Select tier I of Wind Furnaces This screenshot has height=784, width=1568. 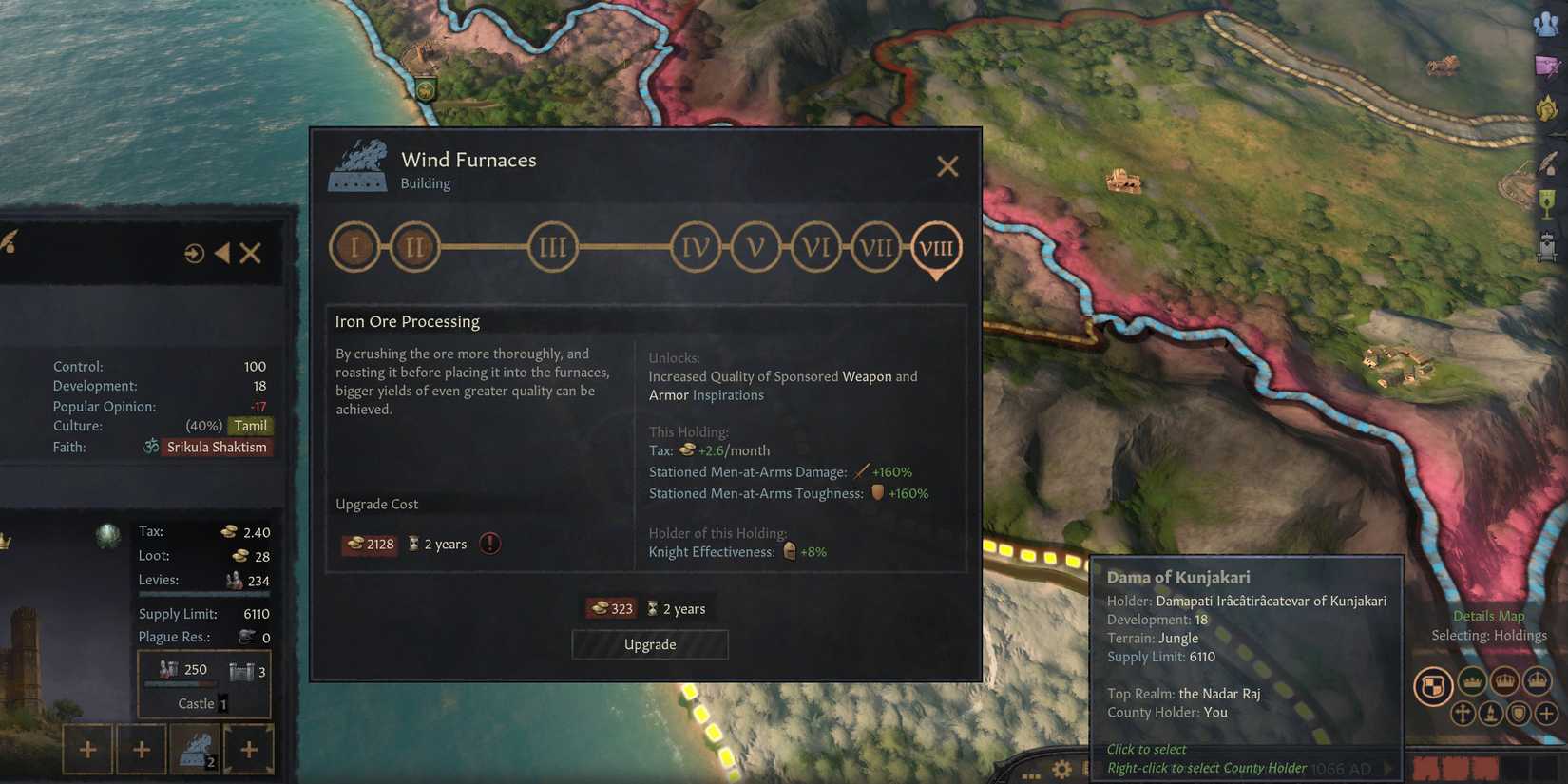[354, 246]
